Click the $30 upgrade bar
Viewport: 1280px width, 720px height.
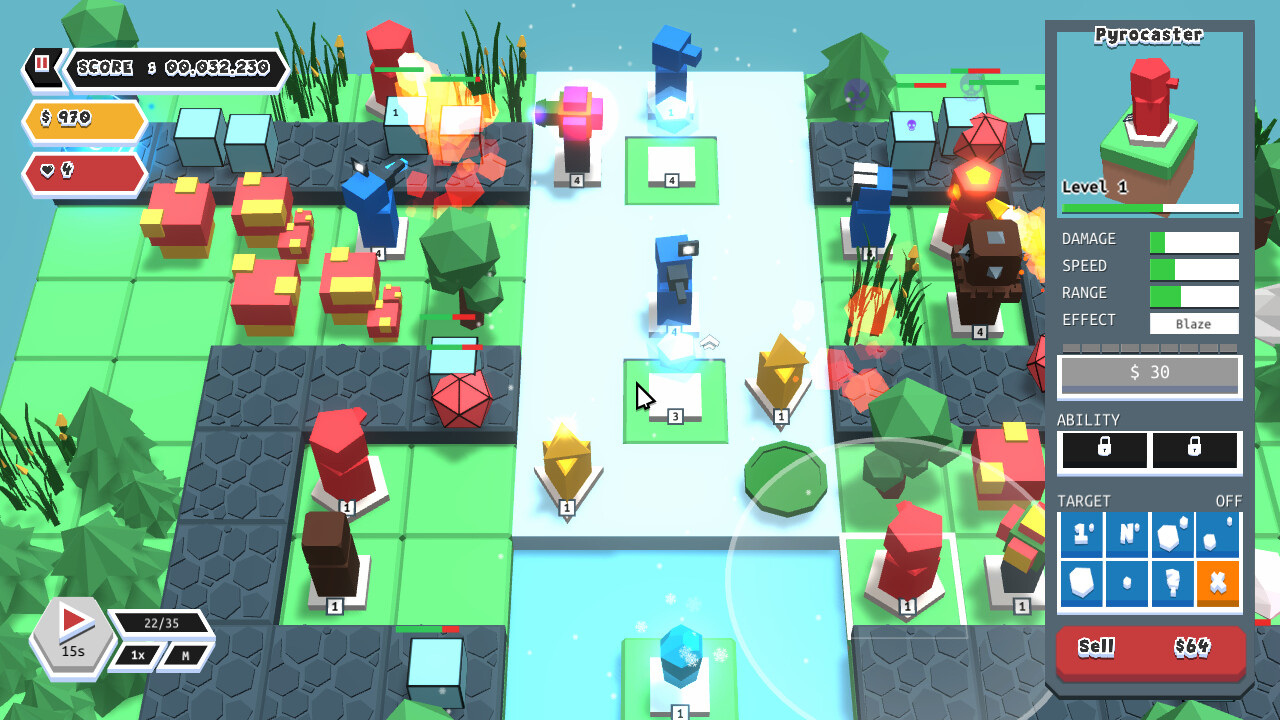[x=1149, y=374]
